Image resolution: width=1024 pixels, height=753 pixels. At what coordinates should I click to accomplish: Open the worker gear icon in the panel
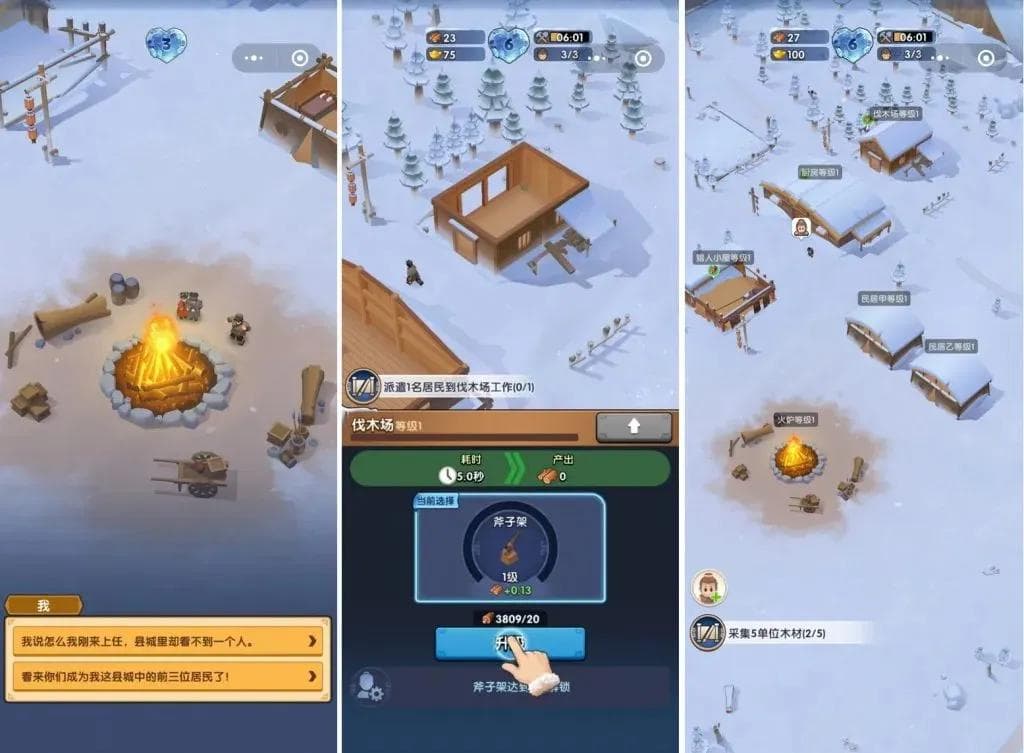[x=367, y=686]
